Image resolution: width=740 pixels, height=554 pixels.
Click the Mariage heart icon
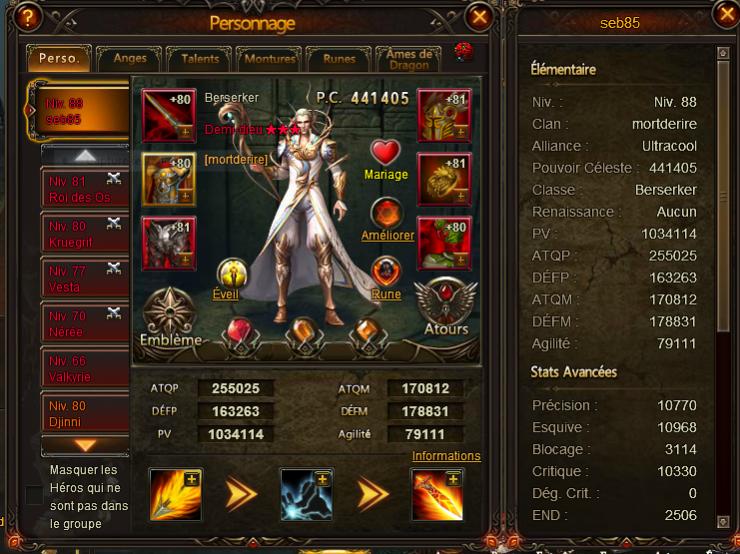(x=386, y=153)
